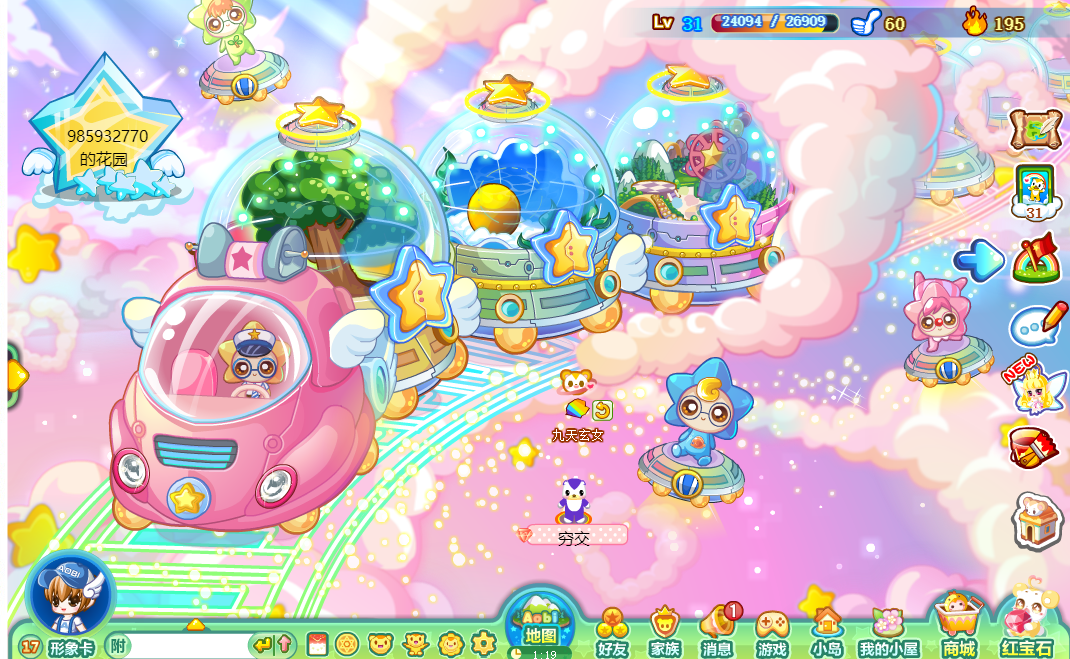Viewport: 1070px width, 659px height.
Task: Open the 游戏 games menu
Action: click(x=772, y=633)
